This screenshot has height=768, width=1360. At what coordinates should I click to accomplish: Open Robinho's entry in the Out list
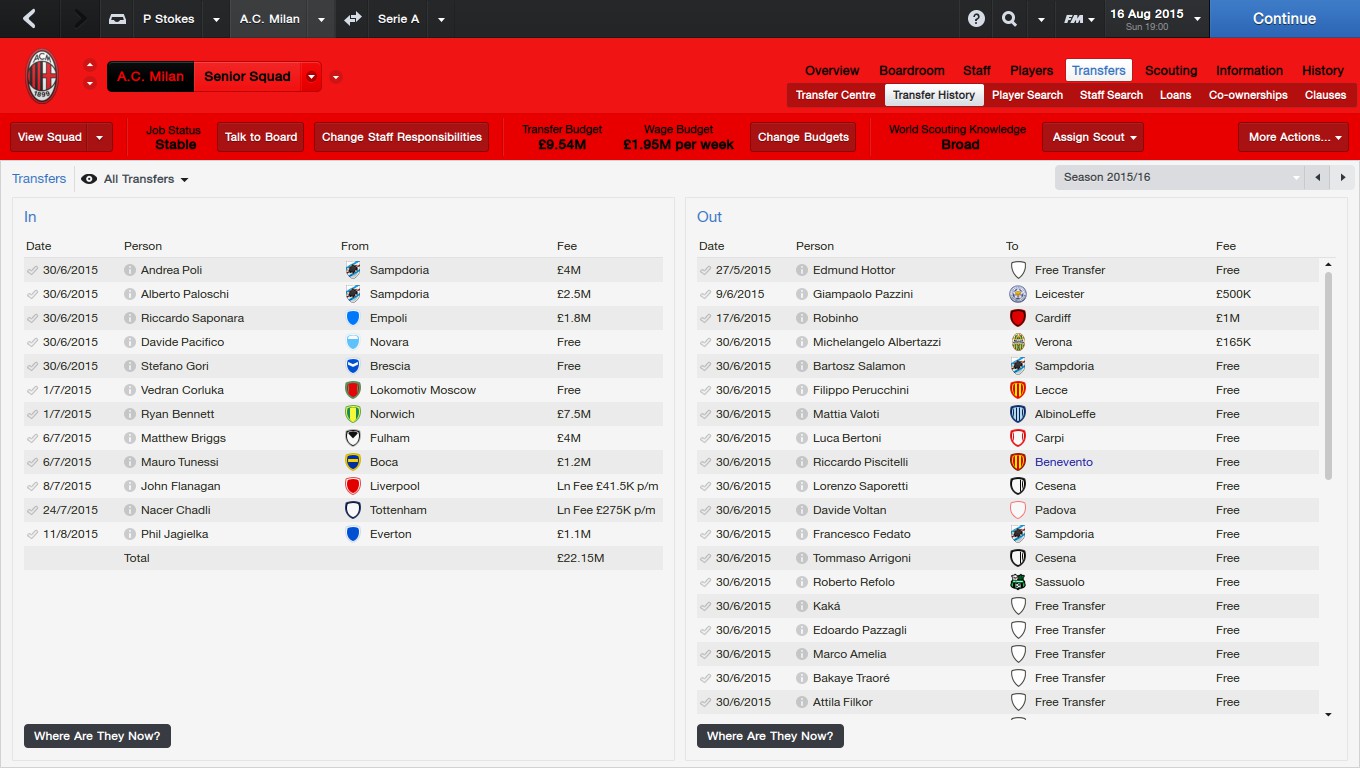[x=835, y=318]
